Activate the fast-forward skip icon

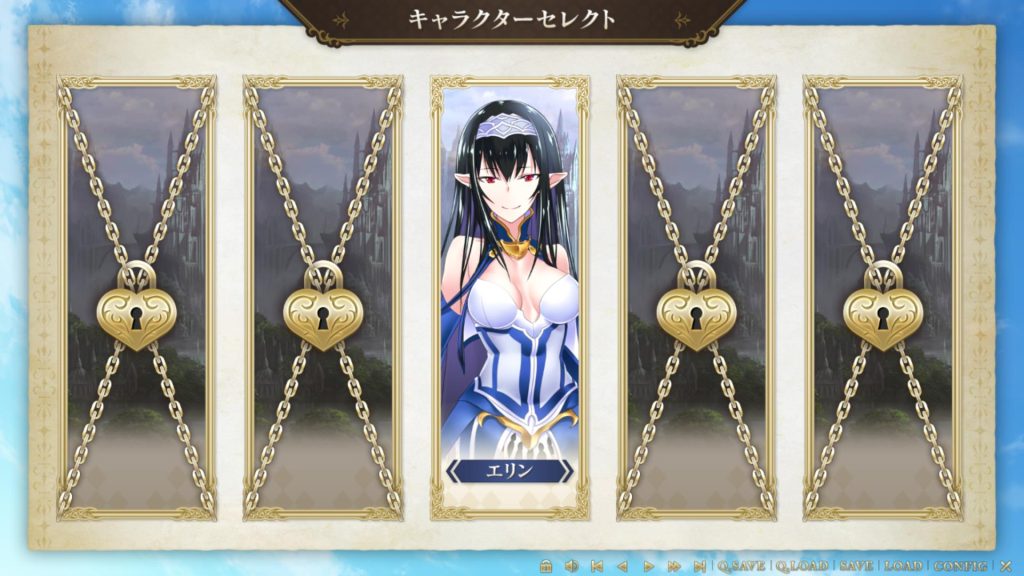tap(674, 566)
